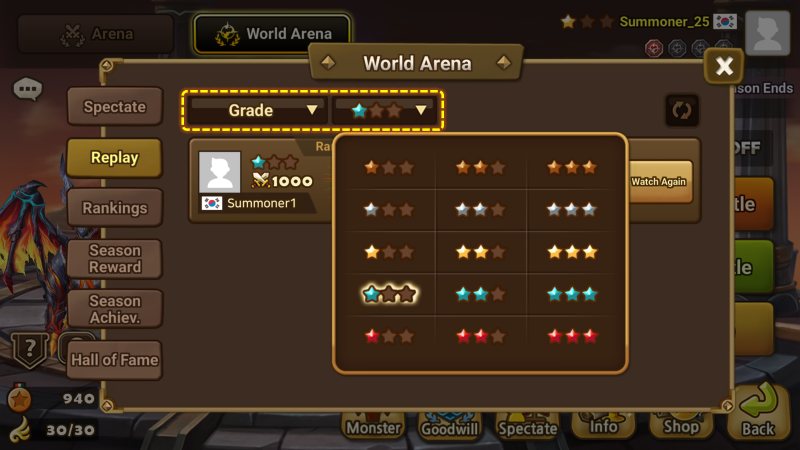Select the single red star grade
This screenshot has width=800, height=450.
(389, 336)
